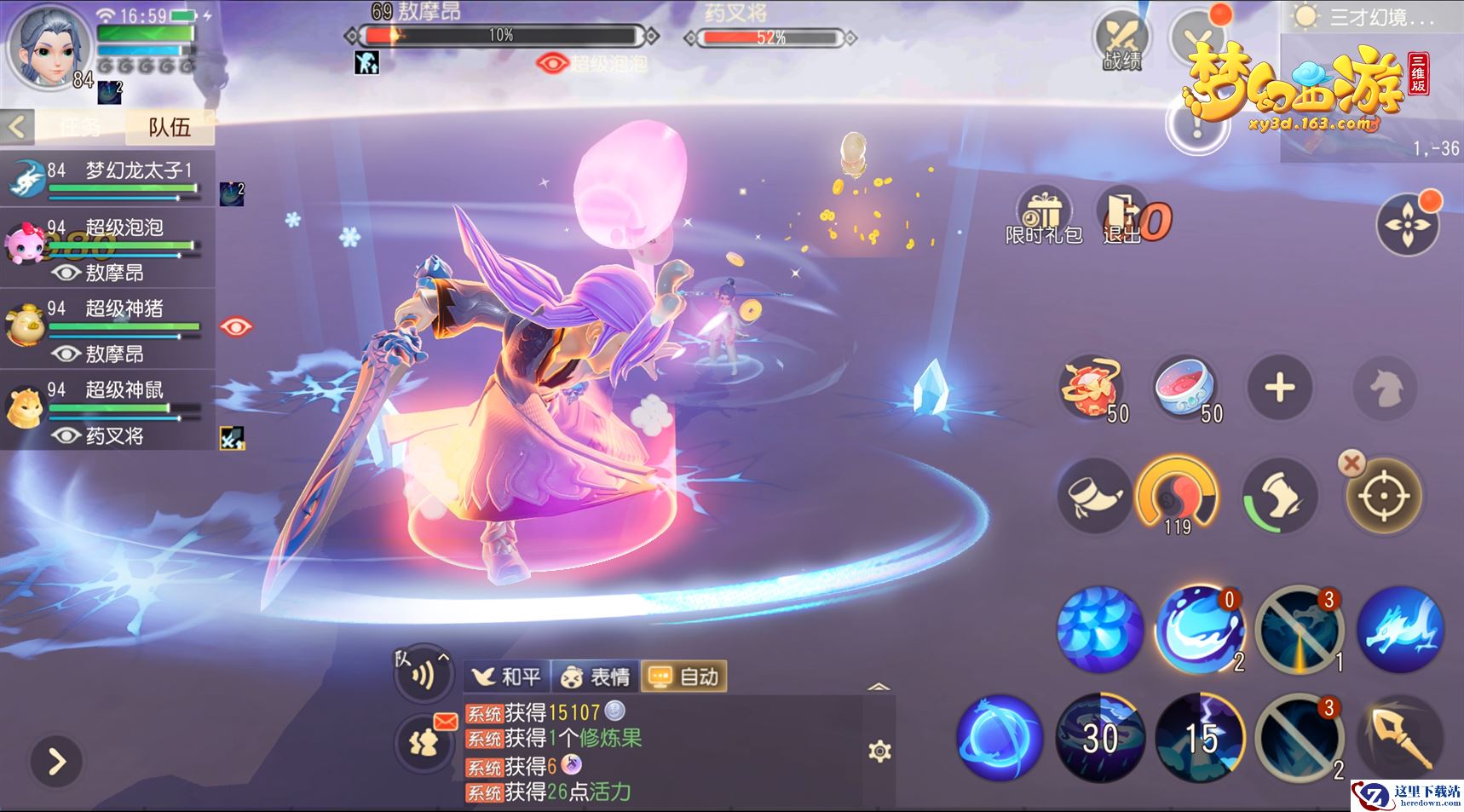Select teammate 梦幻龙太子1 row

click(107, 179)
